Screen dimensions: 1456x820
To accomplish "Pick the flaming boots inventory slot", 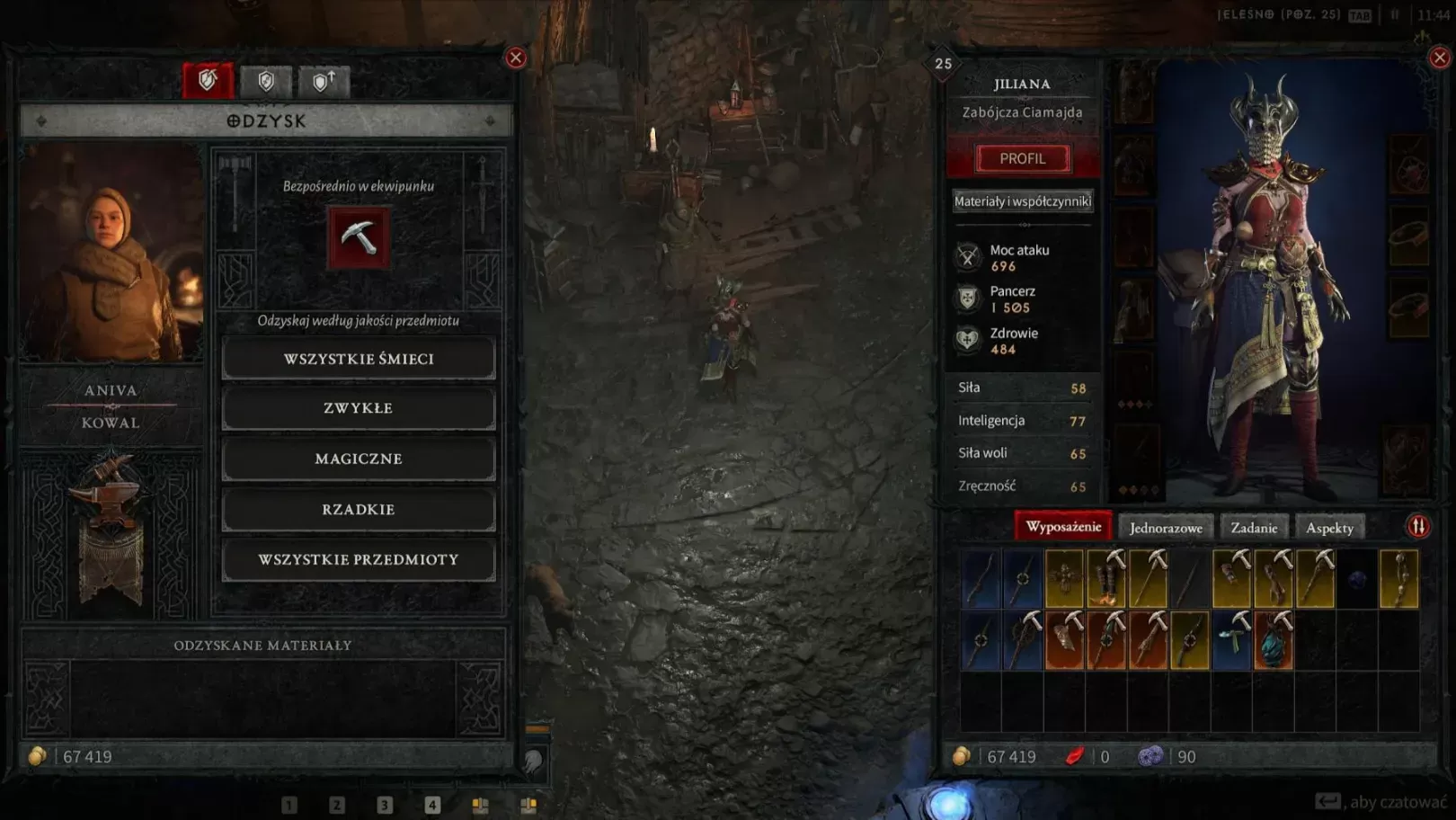I will [1106, 580].
